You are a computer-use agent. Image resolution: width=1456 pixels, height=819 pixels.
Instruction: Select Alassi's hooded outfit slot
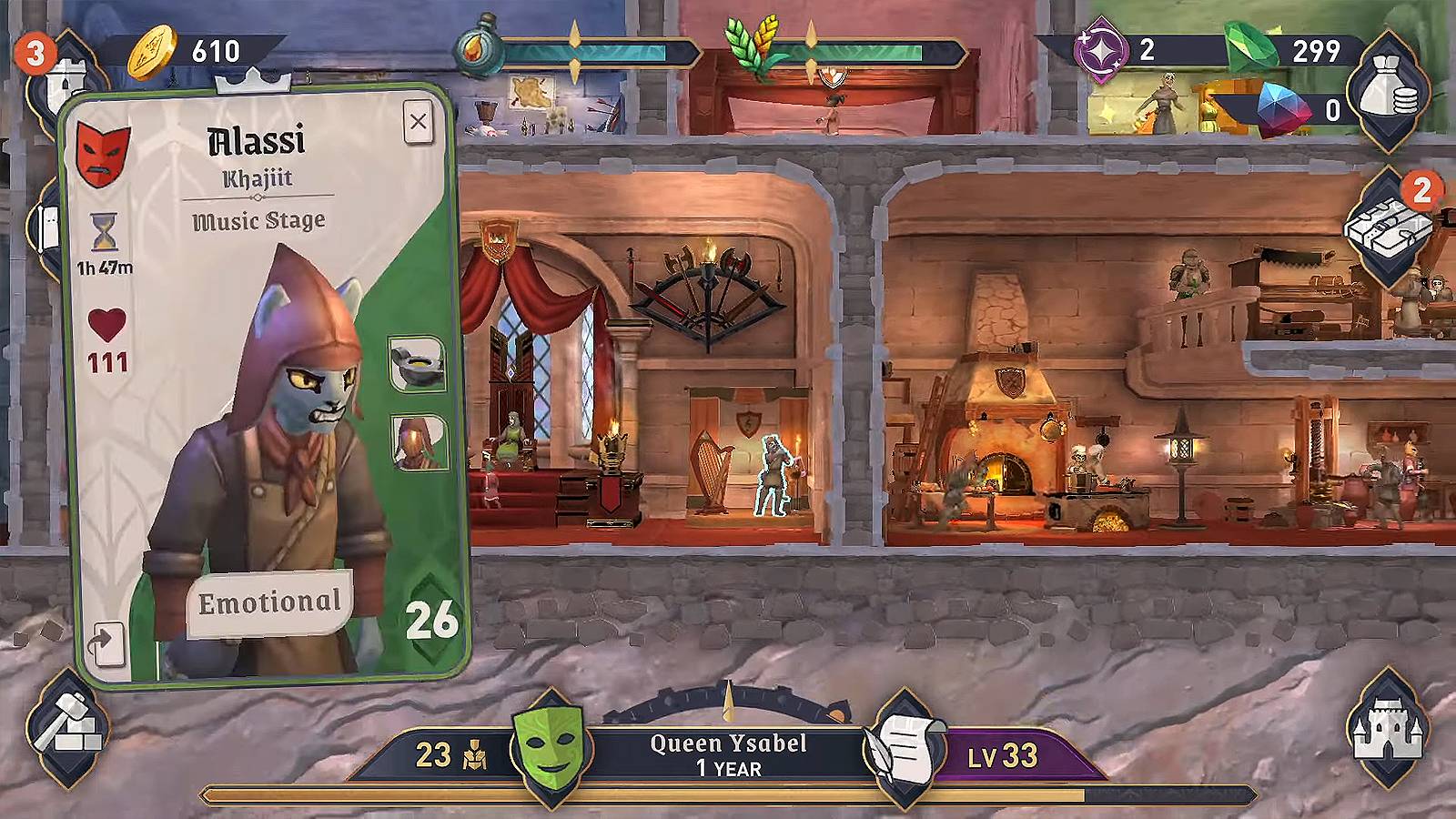coord(419,442)
